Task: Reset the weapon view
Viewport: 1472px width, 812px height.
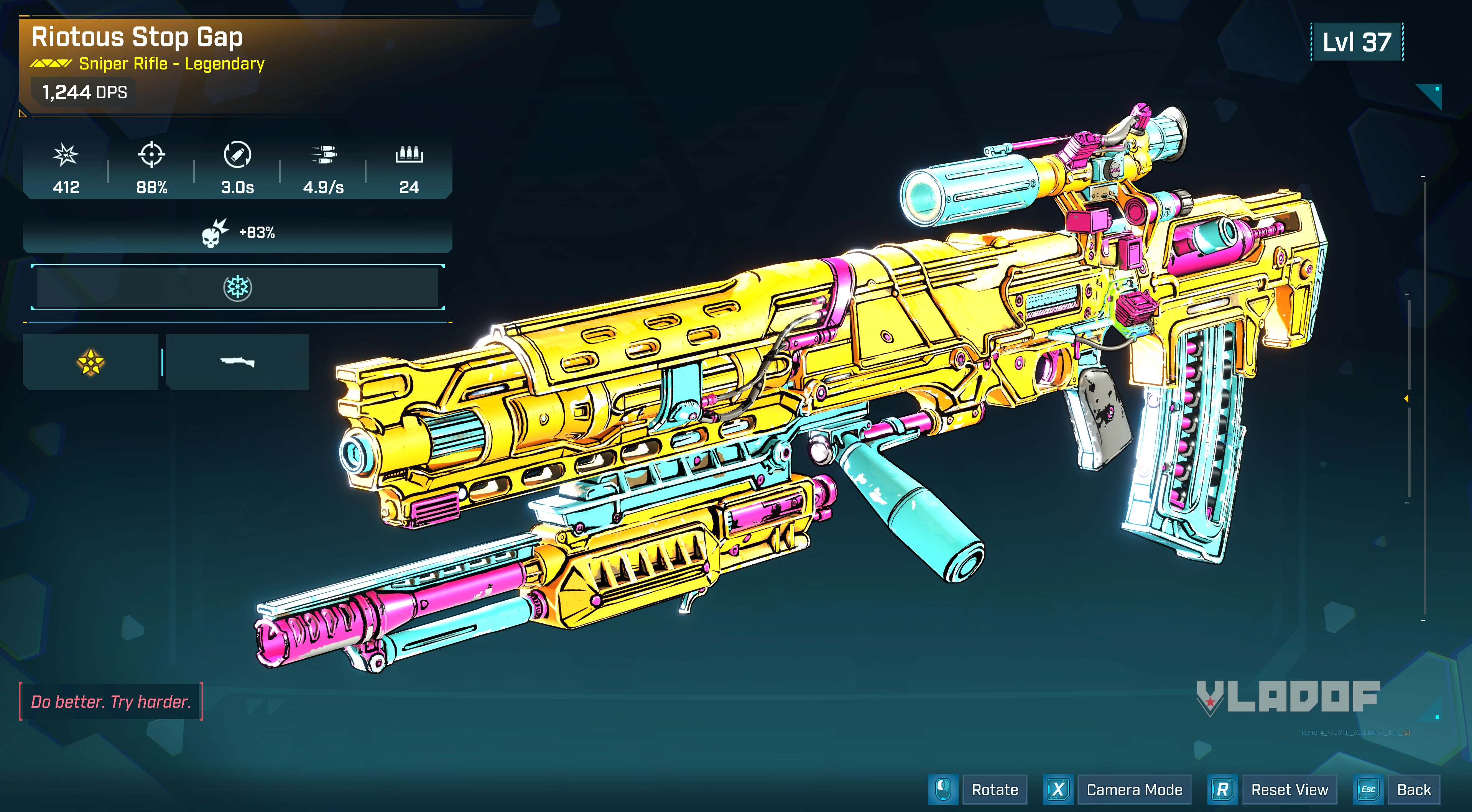Action: point(1289,790)
